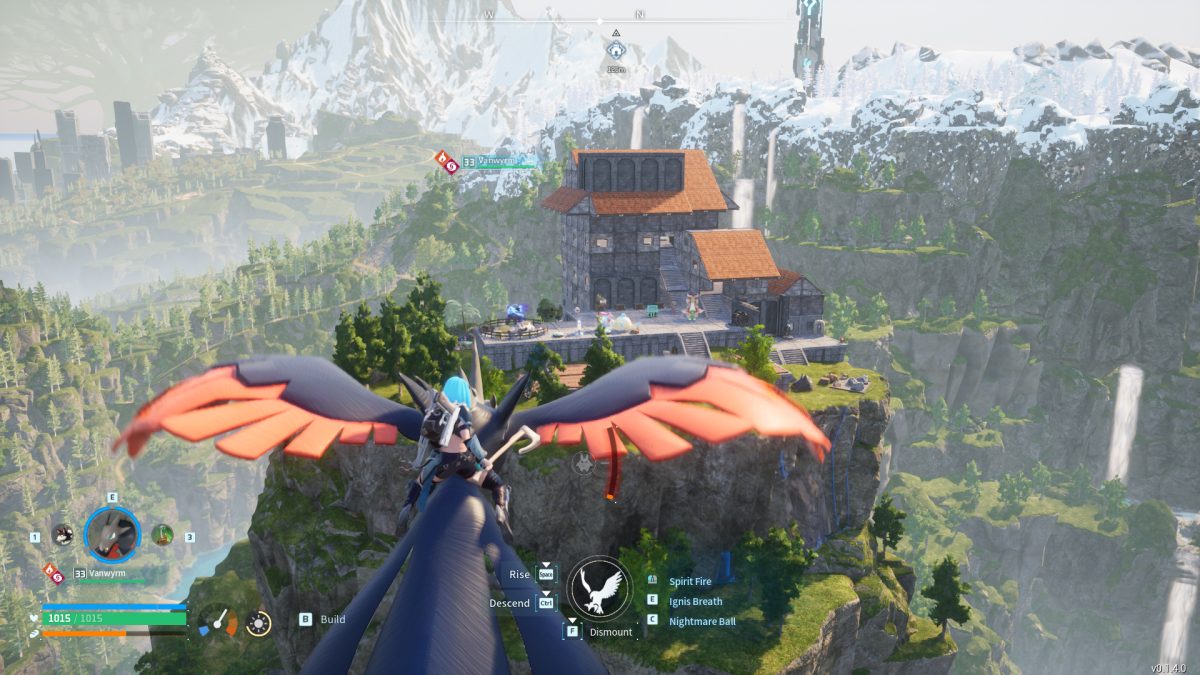The height and width of the screenshot is (675, 1200).
Task: Click the temperature gauge dial
Action: click(217, 622)
